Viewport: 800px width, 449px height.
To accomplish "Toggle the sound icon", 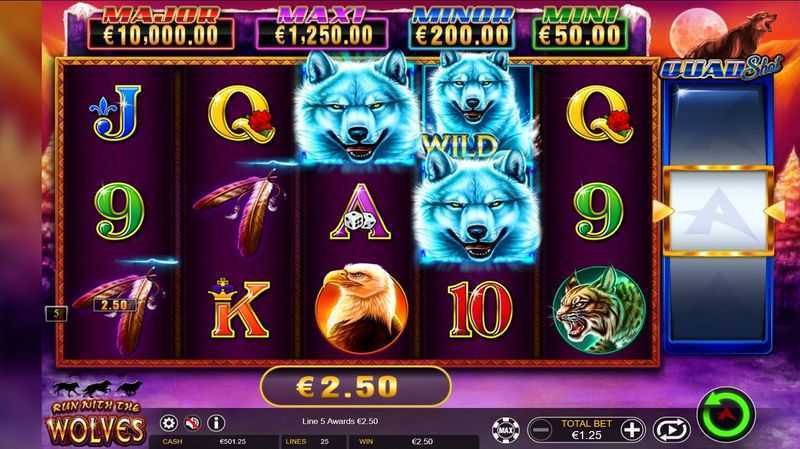I will pos(192,423).
